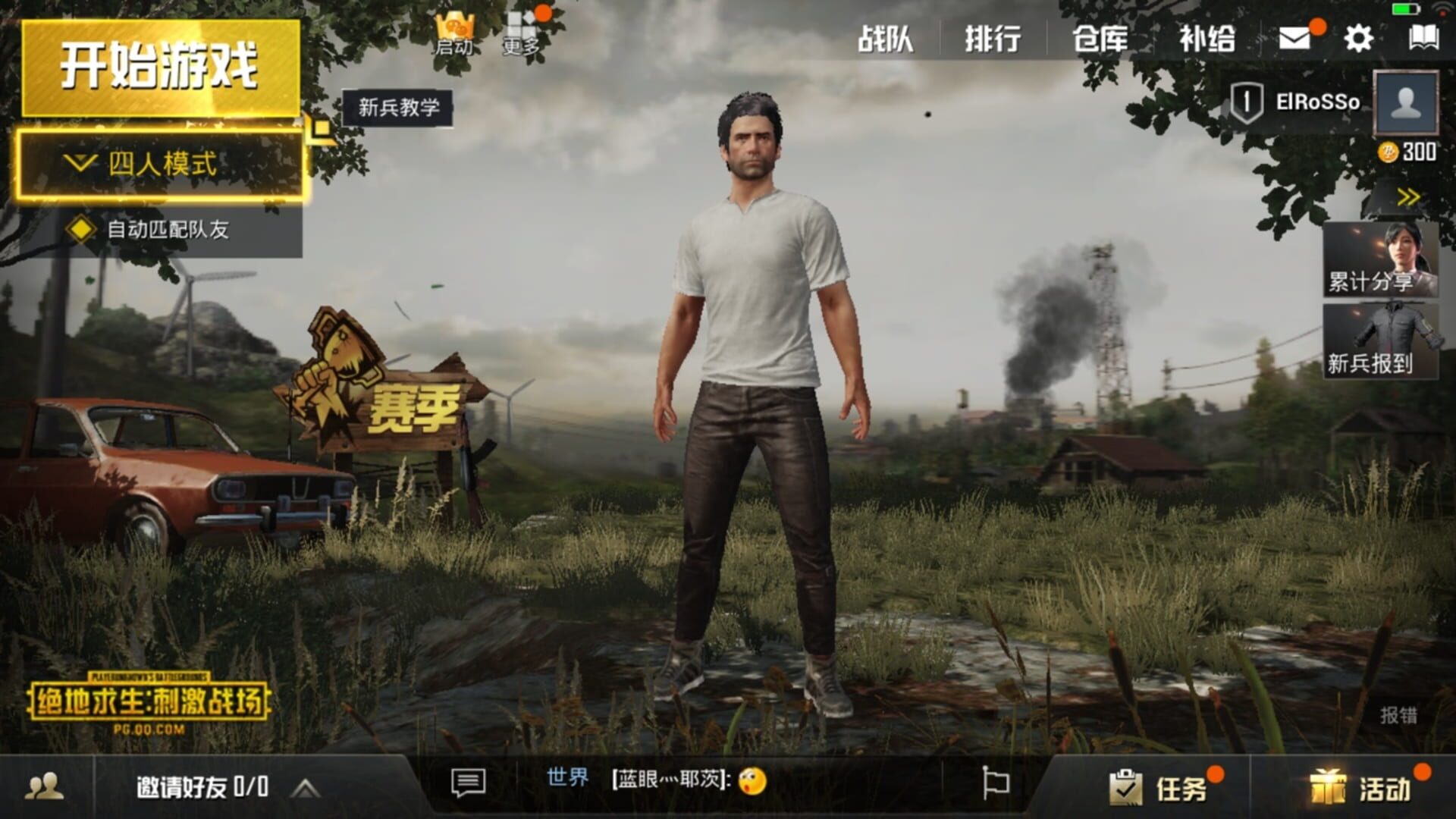Tap the 更多 grid icon next to 启动

(520, 30)
